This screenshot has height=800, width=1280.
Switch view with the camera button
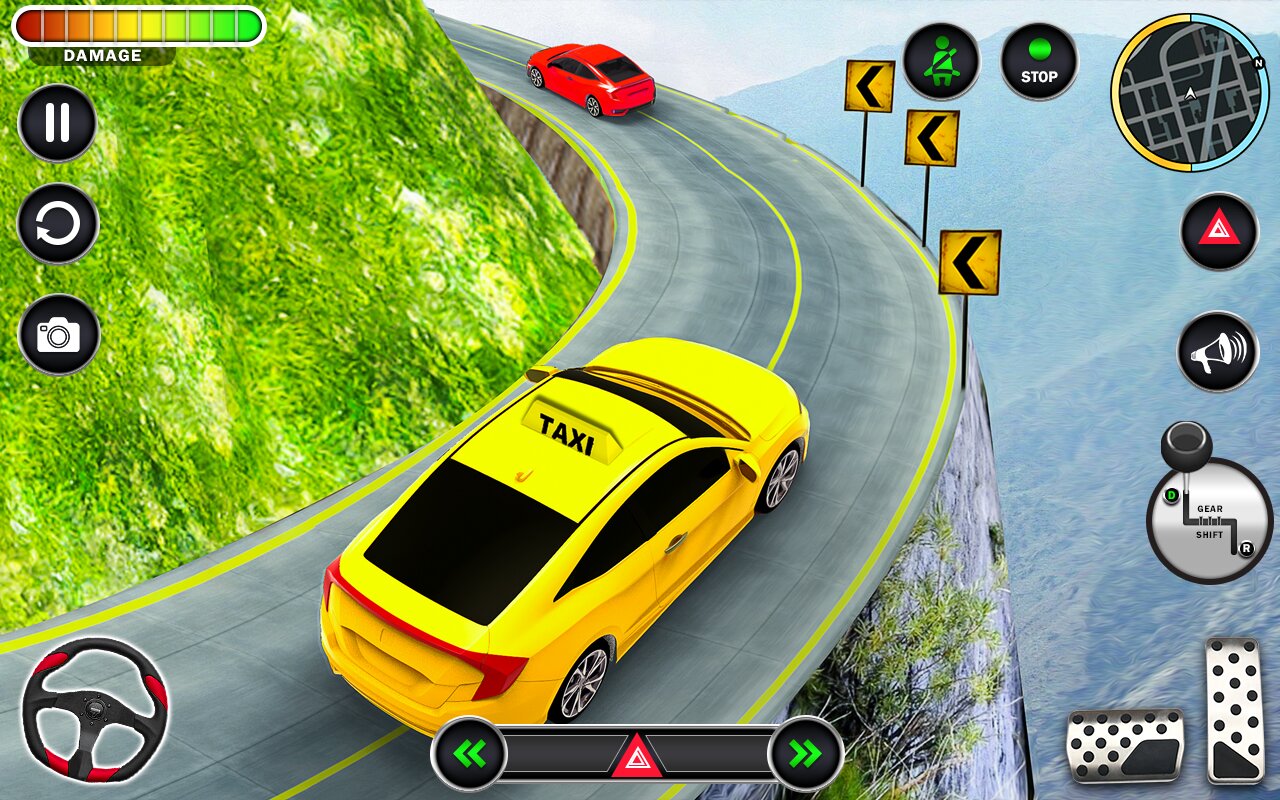point(58,334)
